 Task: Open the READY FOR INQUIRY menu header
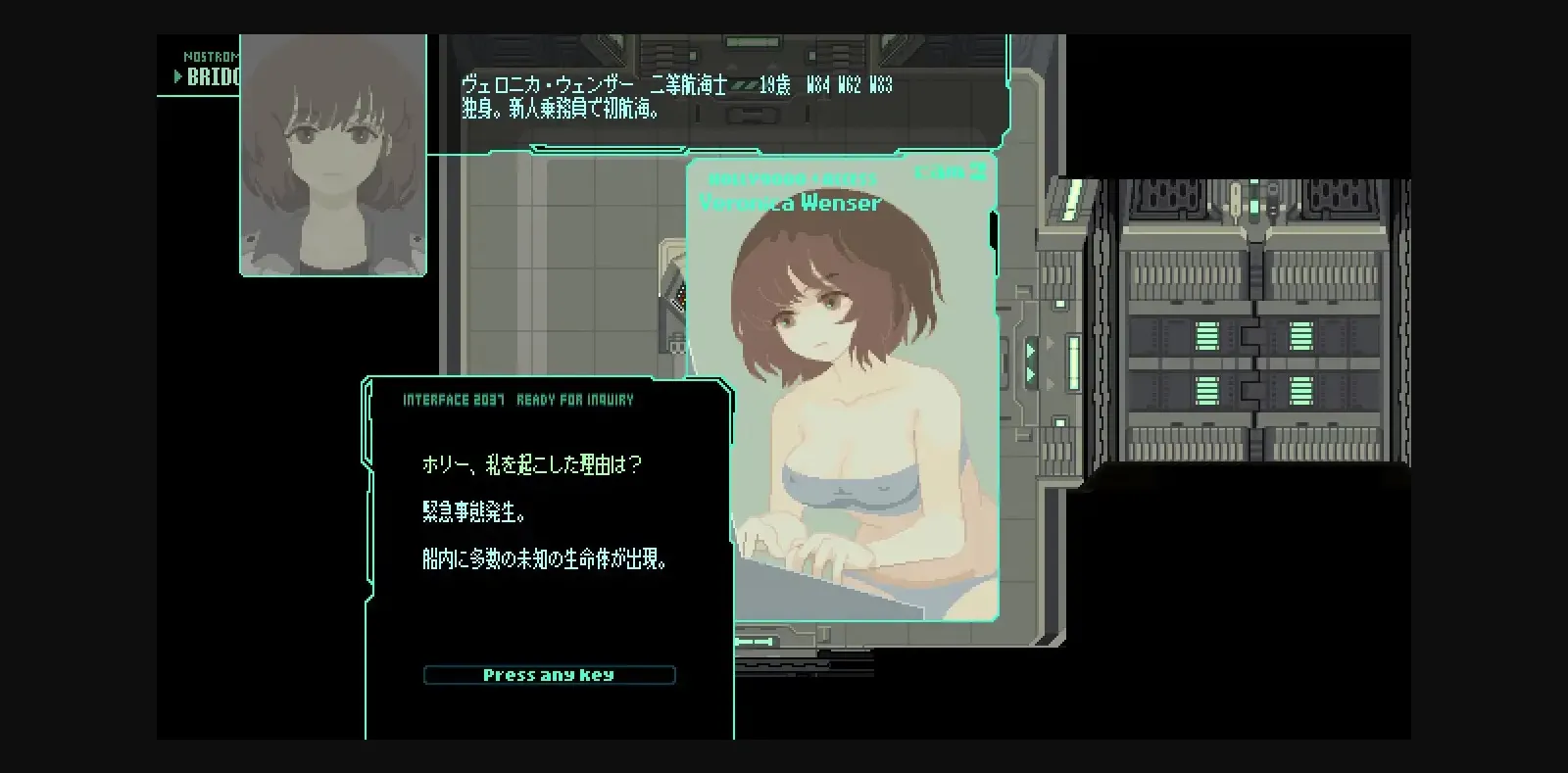point(573,399)
